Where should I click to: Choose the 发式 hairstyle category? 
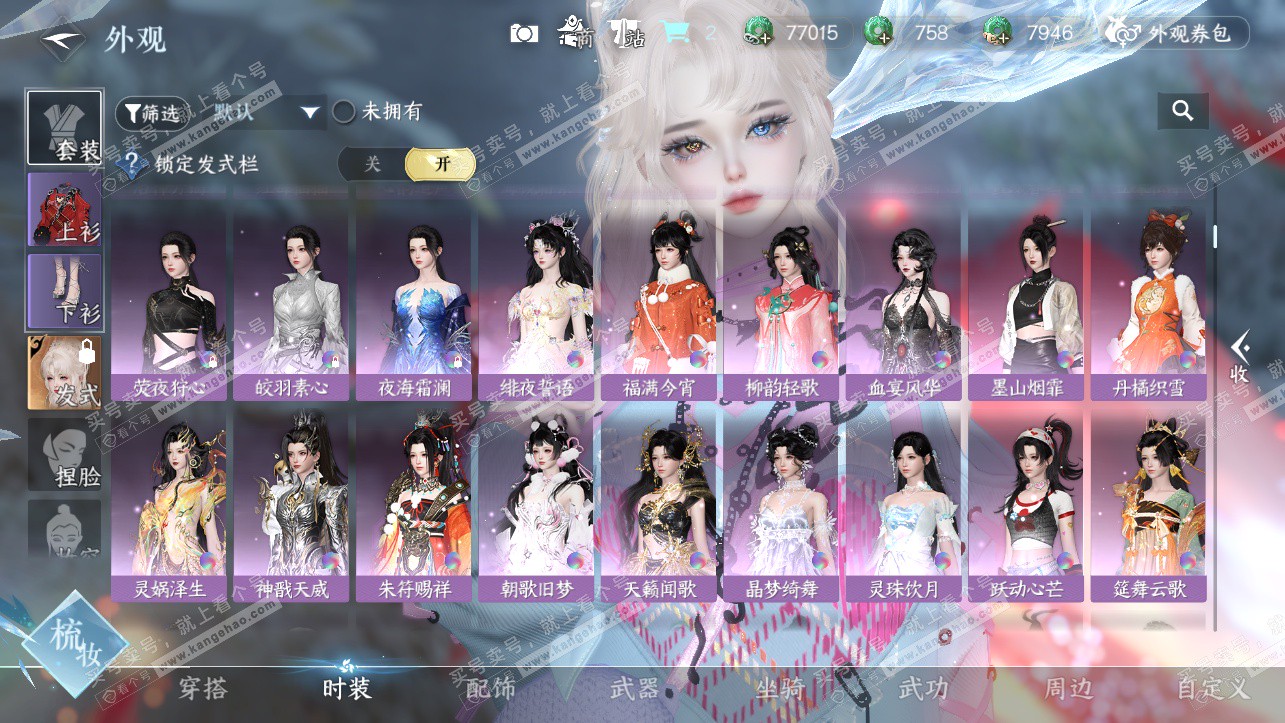pos(64,372)
